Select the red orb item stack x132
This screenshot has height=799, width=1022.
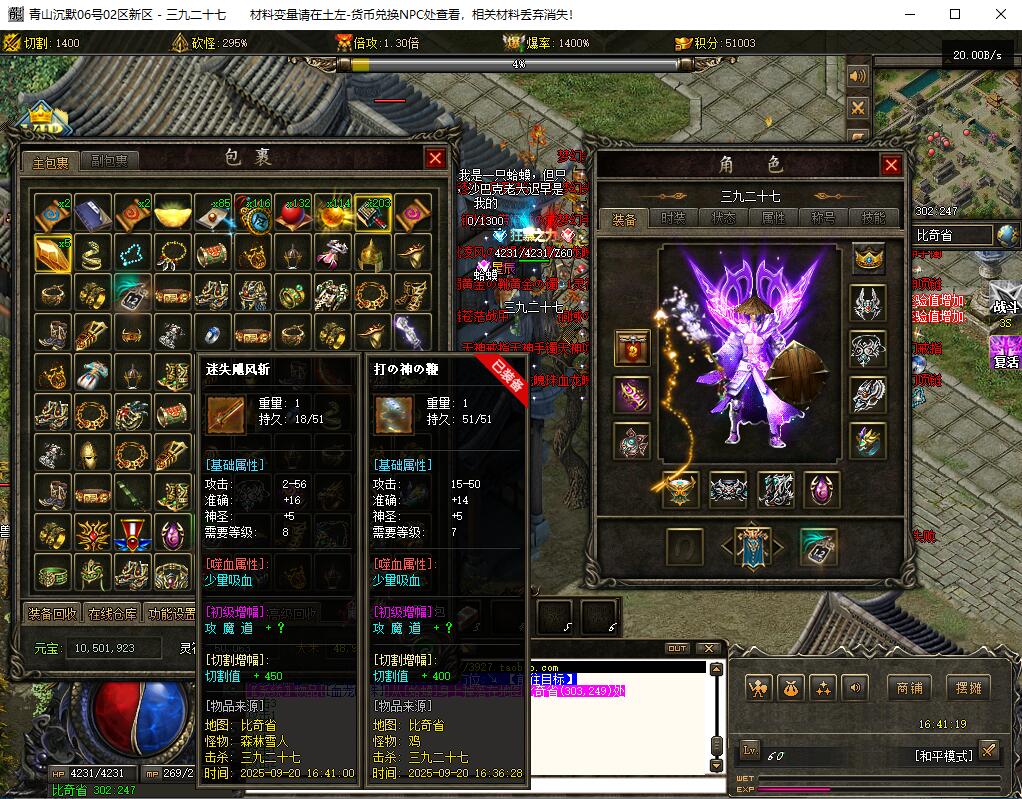click(x=292, y=212)
